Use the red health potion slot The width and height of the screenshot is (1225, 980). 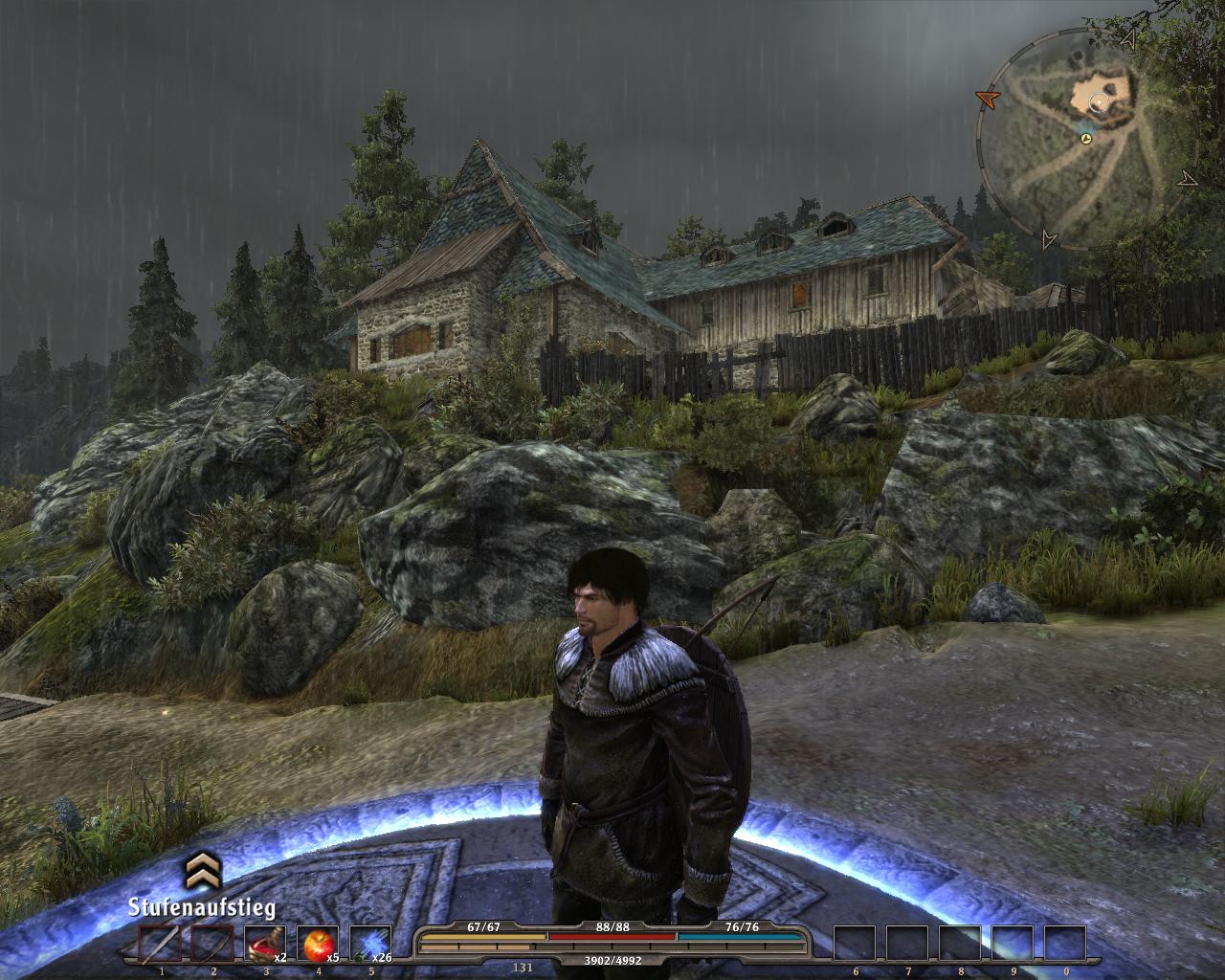(263, 944)
